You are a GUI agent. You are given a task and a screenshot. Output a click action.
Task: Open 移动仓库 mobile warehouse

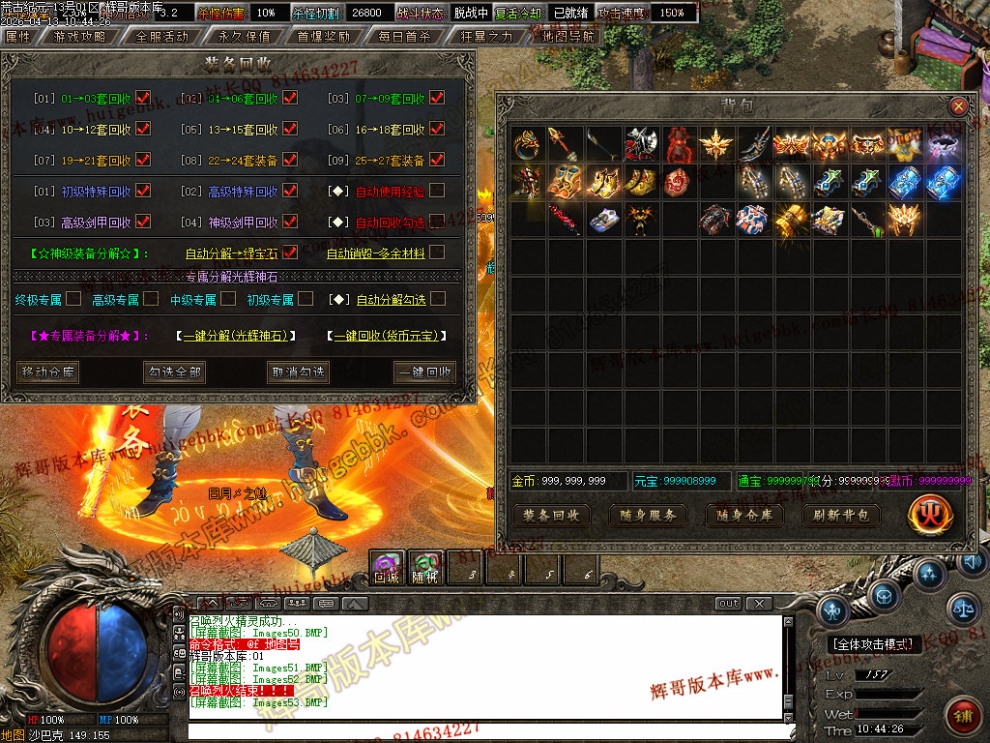(x=48, y=372)
